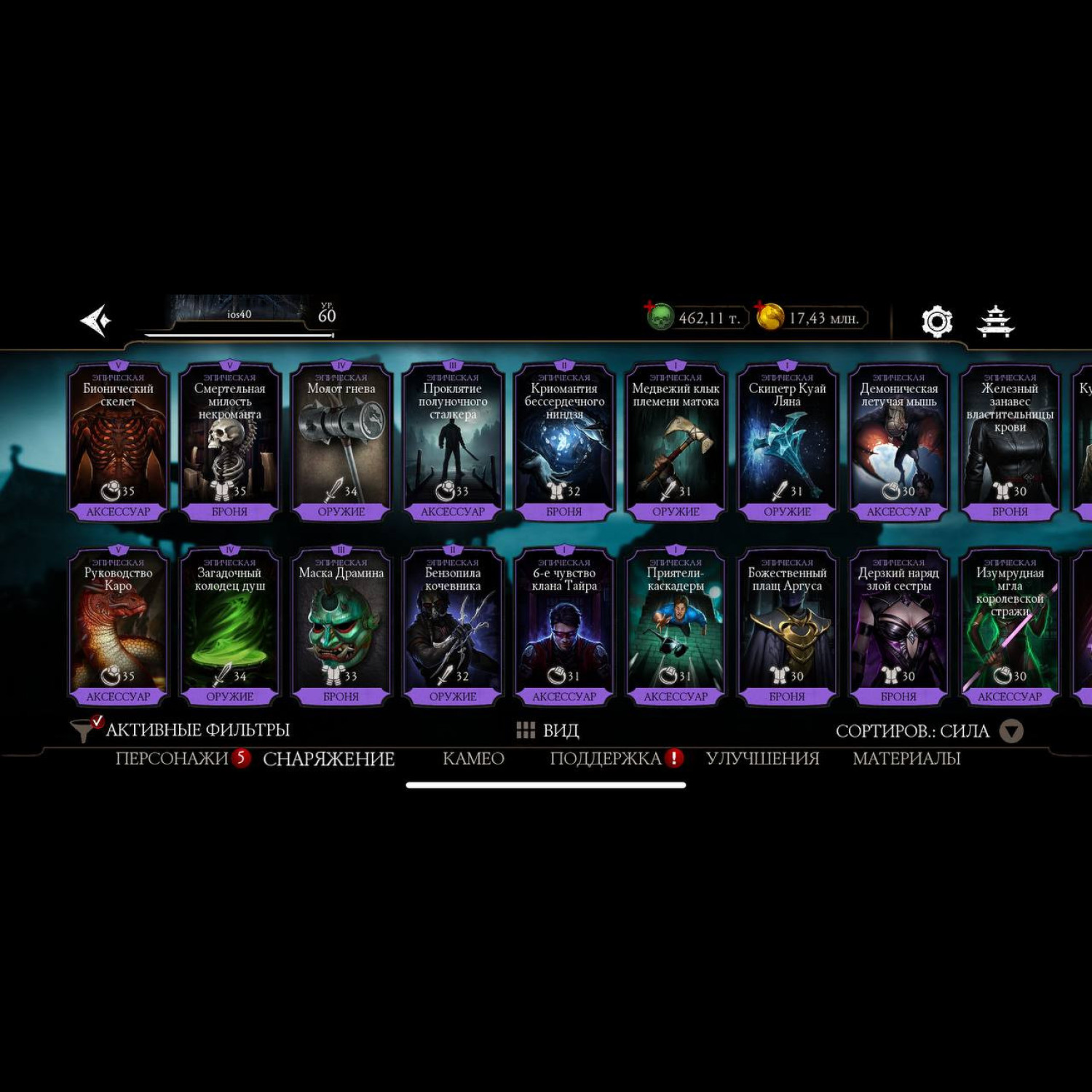Open the pagoda store icon
Viewport: 1092px width, 1092px height.
tap(995, 321)
